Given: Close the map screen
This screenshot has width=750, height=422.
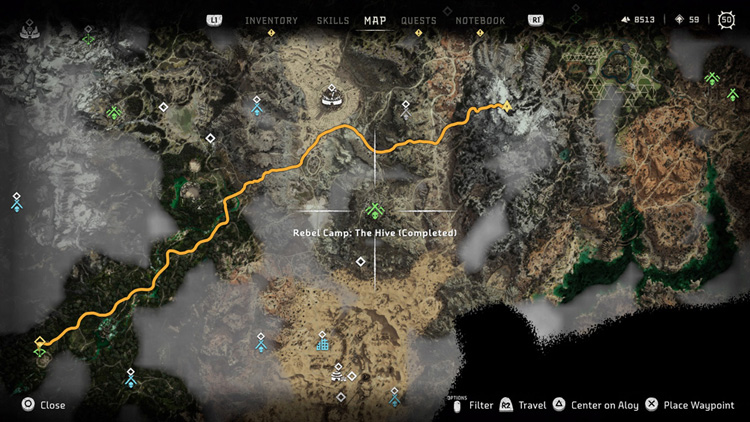Looking at the screenshot, I should click(45, 405).
